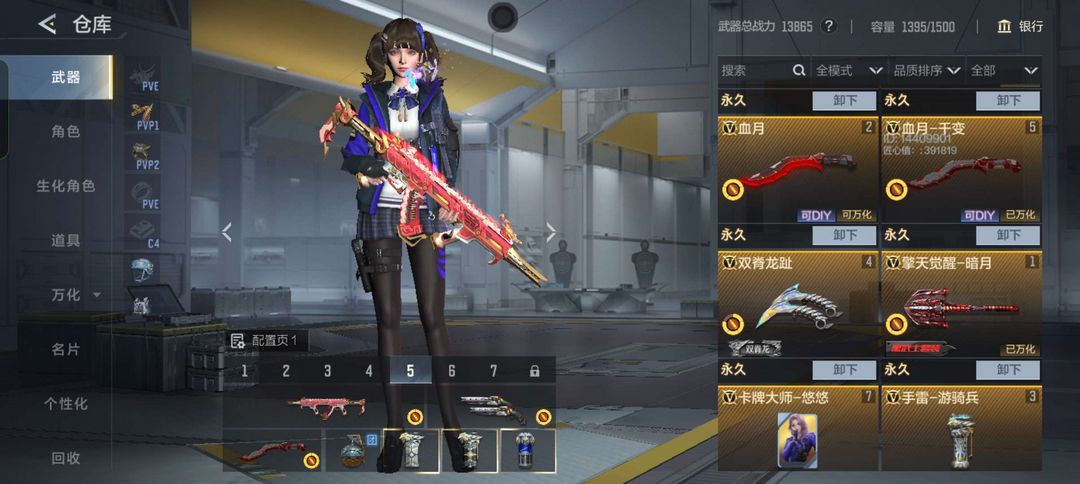The height and width of the screenshot is (484, 1080).
Task: Open the 名片 category
Action: pos(66,349)
